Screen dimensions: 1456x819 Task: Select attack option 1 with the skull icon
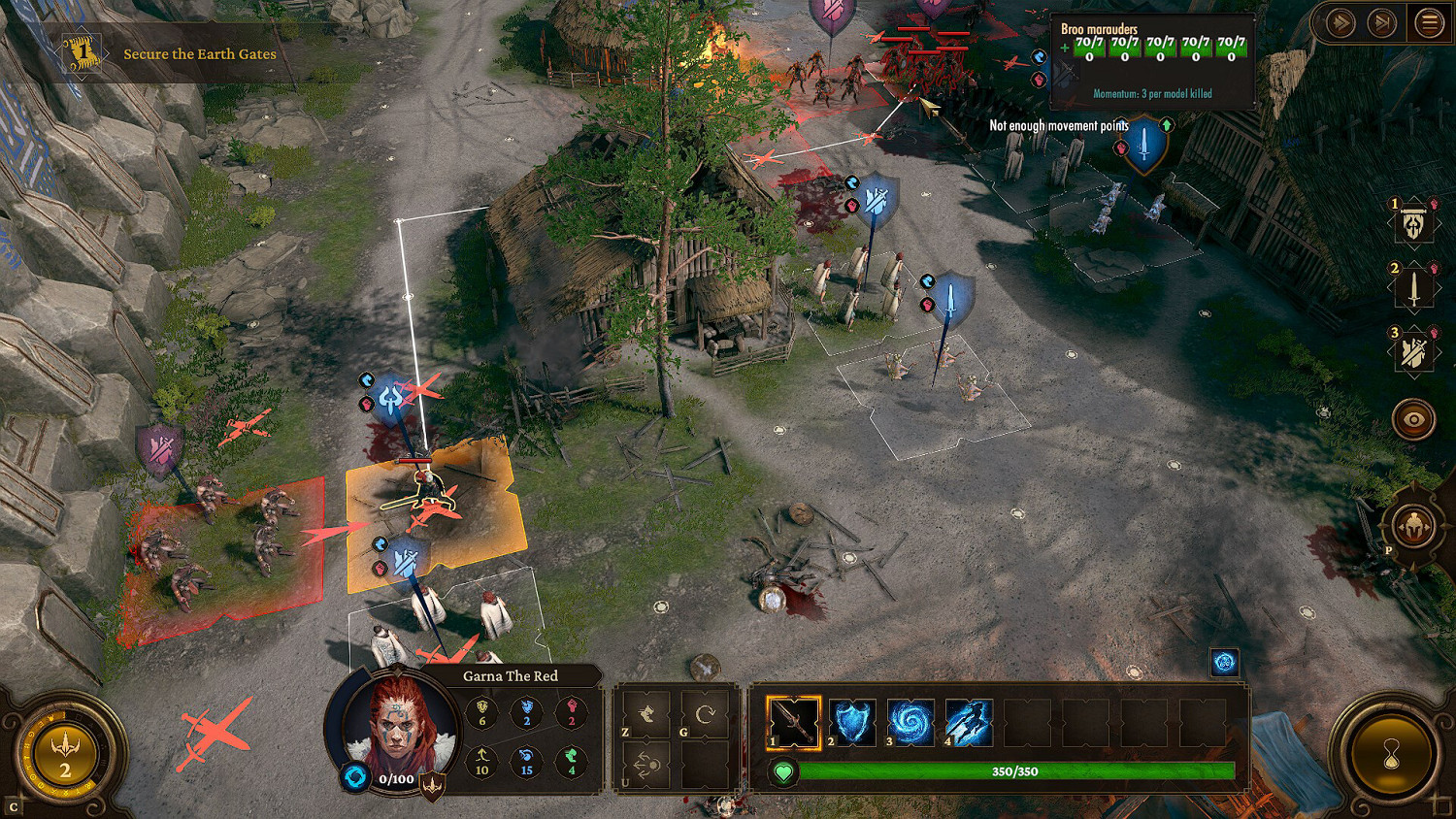point(1415,221)
